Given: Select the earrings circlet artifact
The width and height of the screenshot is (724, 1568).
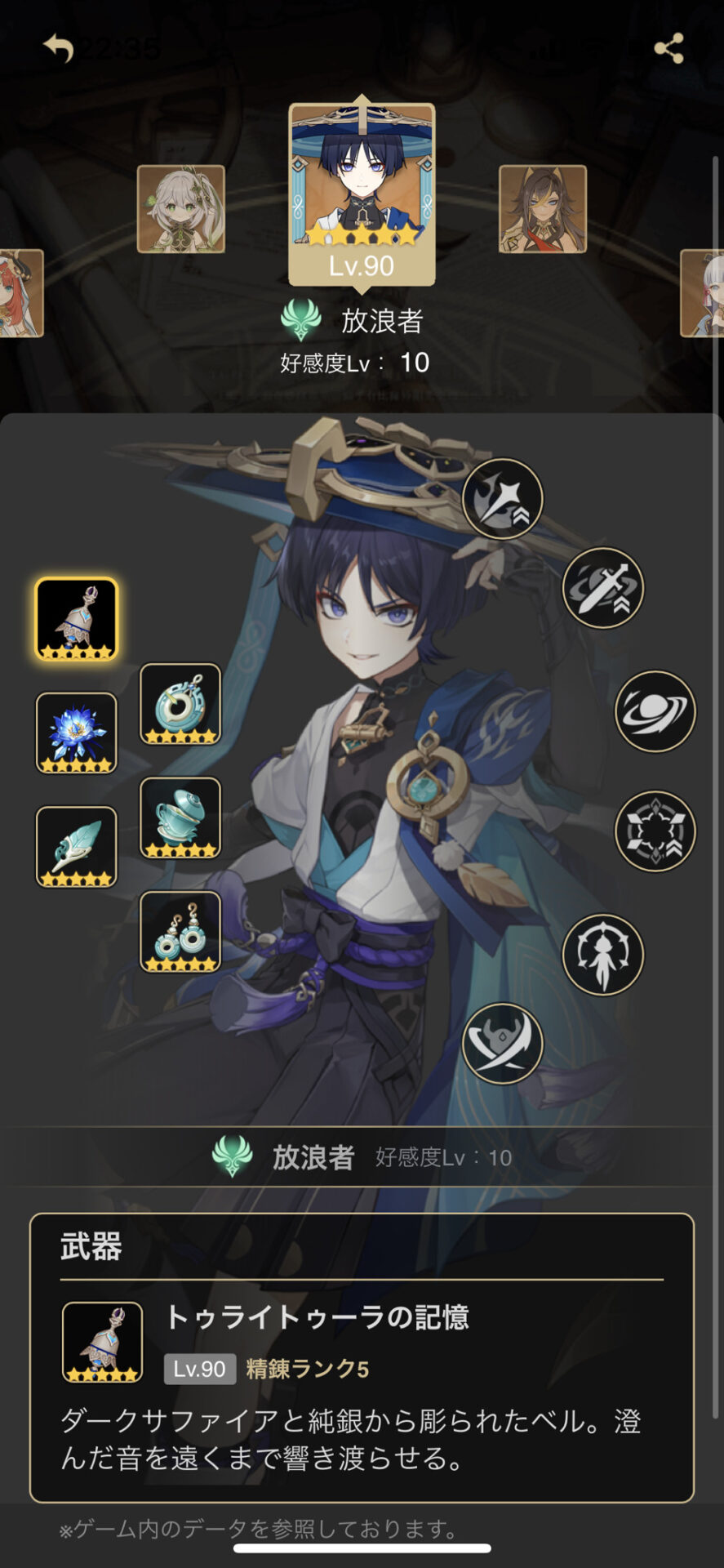Looking at the screenshot, I should (x=180, y=932).
